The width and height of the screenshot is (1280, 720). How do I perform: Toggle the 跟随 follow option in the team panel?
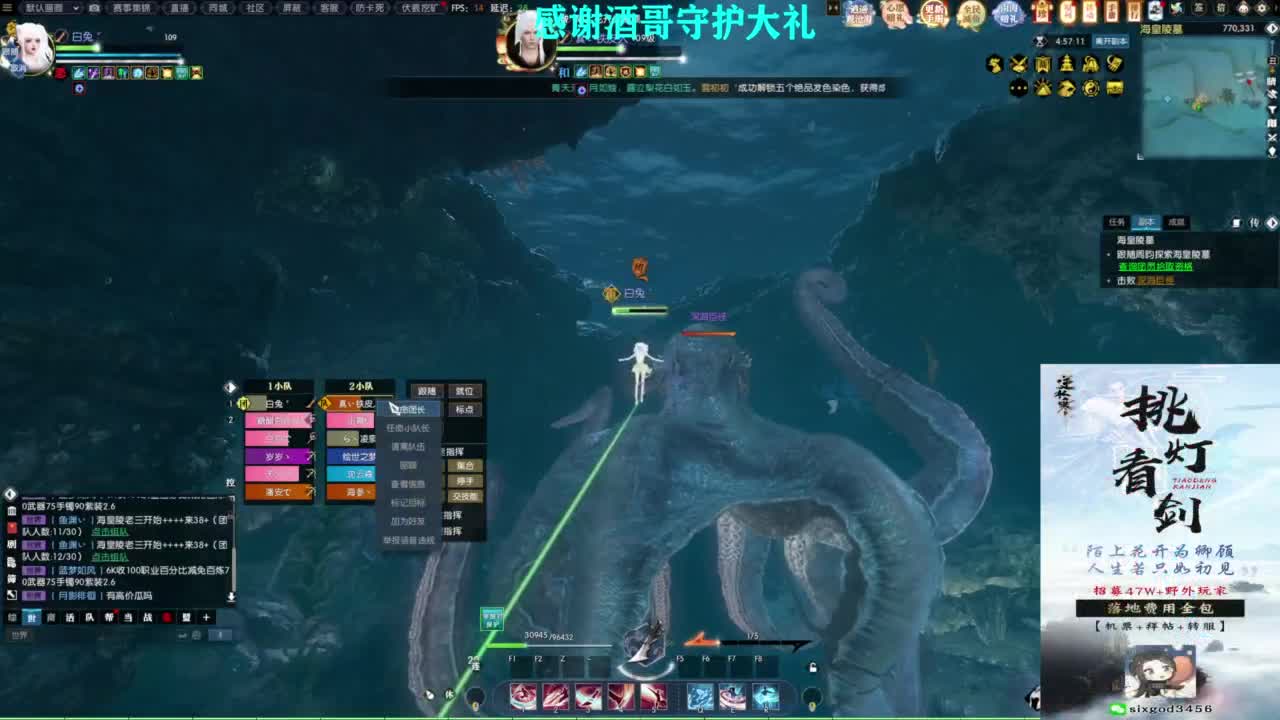click(428, 391)
